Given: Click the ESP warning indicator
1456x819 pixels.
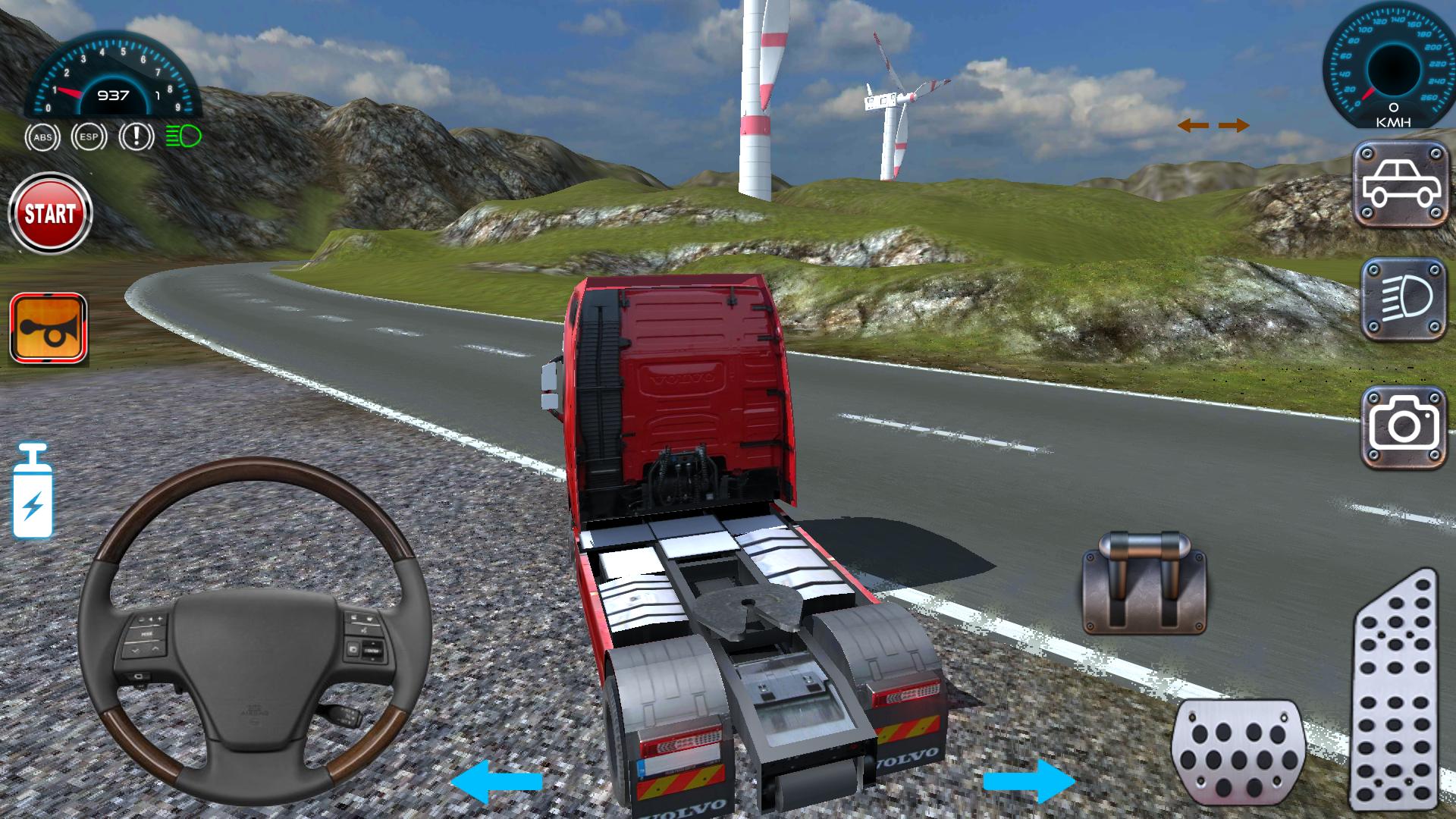Looking at the screenshot, I should coord(89,138).
